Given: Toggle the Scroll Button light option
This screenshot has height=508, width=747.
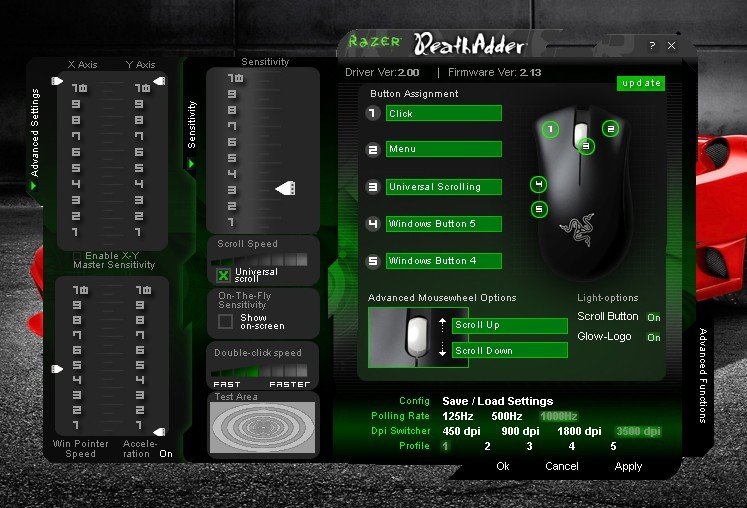Looking at the screenshot, I should point(653,317).
